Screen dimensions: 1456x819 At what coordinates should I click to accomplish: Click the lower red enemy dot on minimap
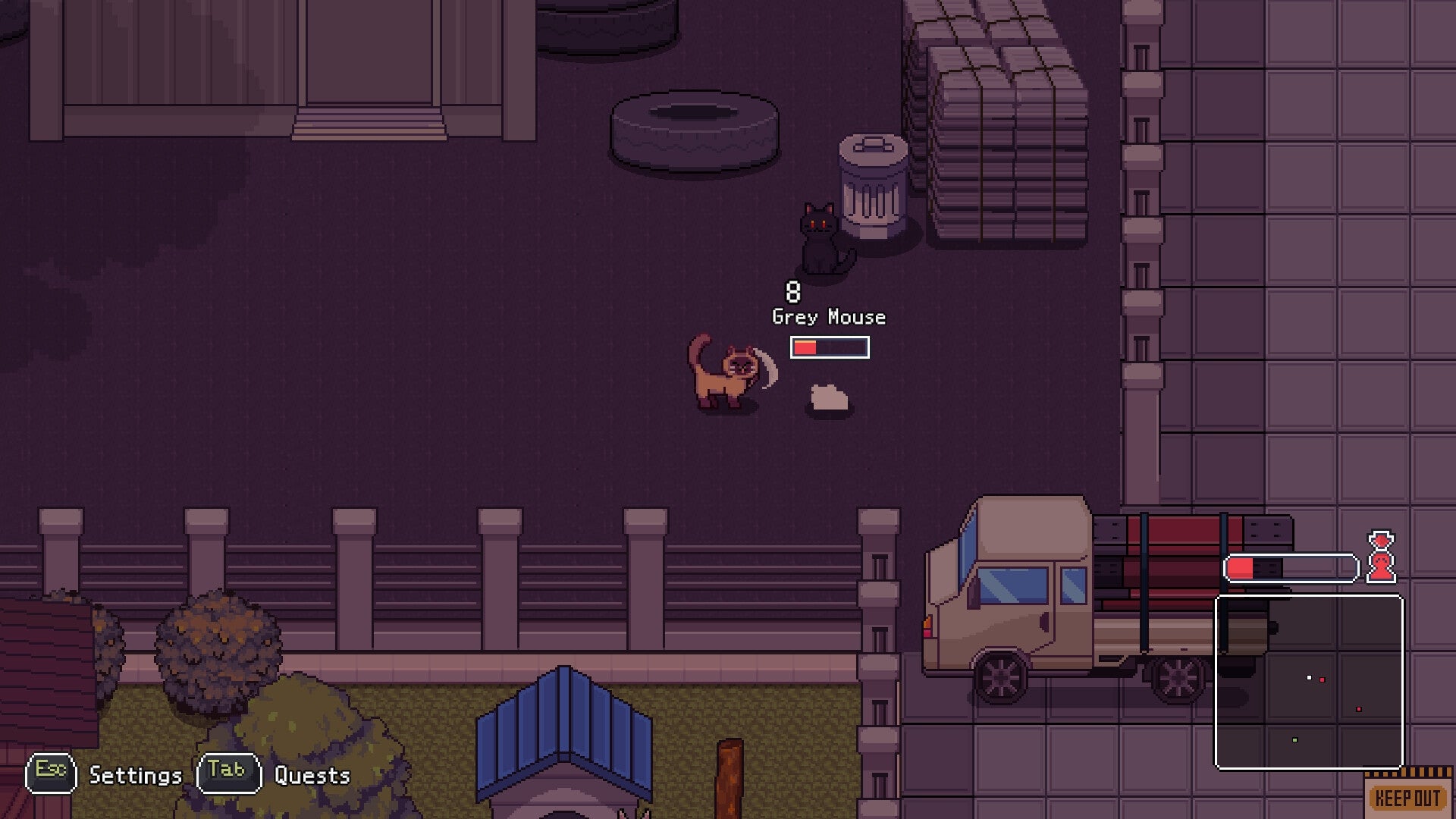1358,709
